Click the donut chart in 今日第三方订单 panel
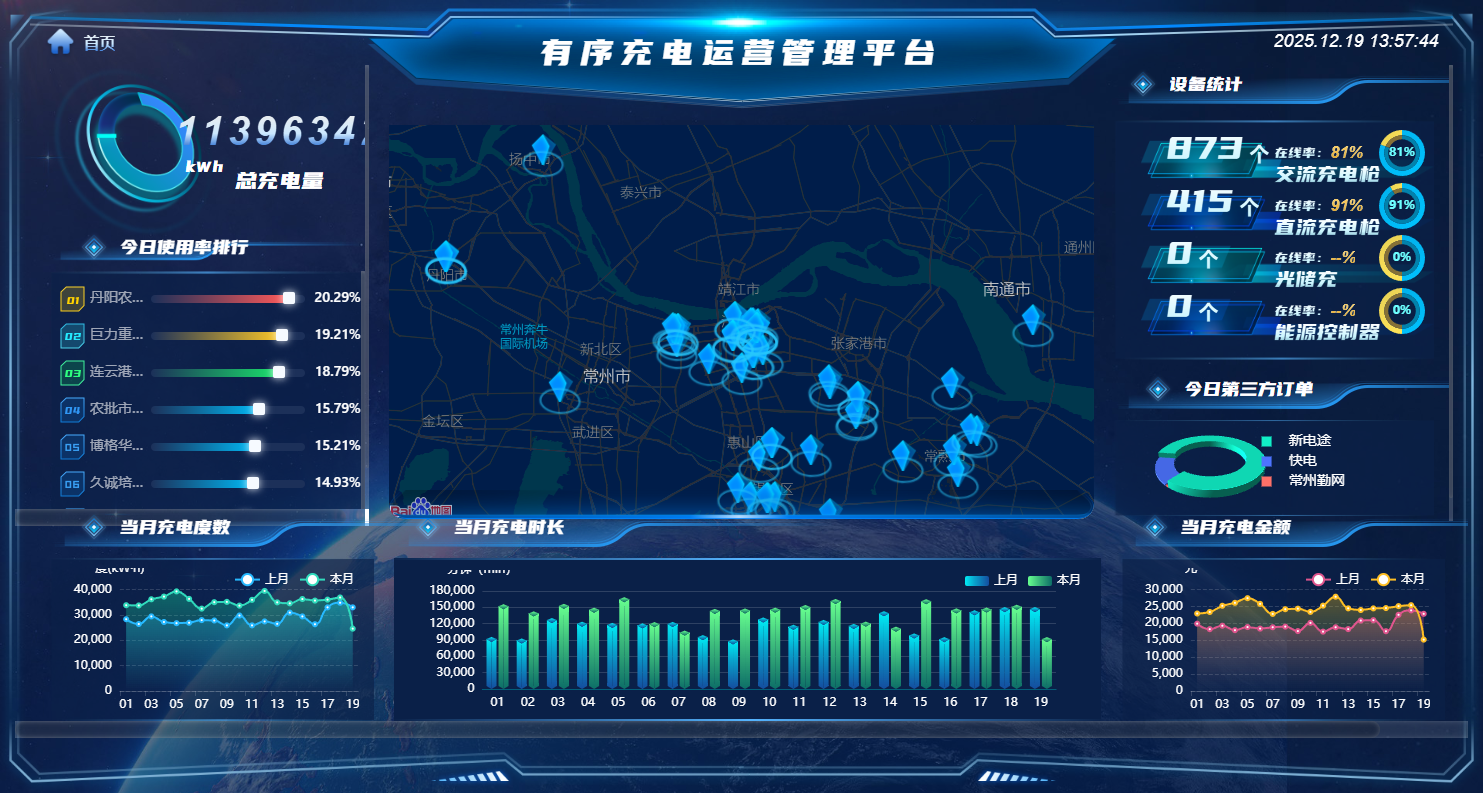Image resolution: width=1483 pixels, height=793 pixels. click(1209, 463)
